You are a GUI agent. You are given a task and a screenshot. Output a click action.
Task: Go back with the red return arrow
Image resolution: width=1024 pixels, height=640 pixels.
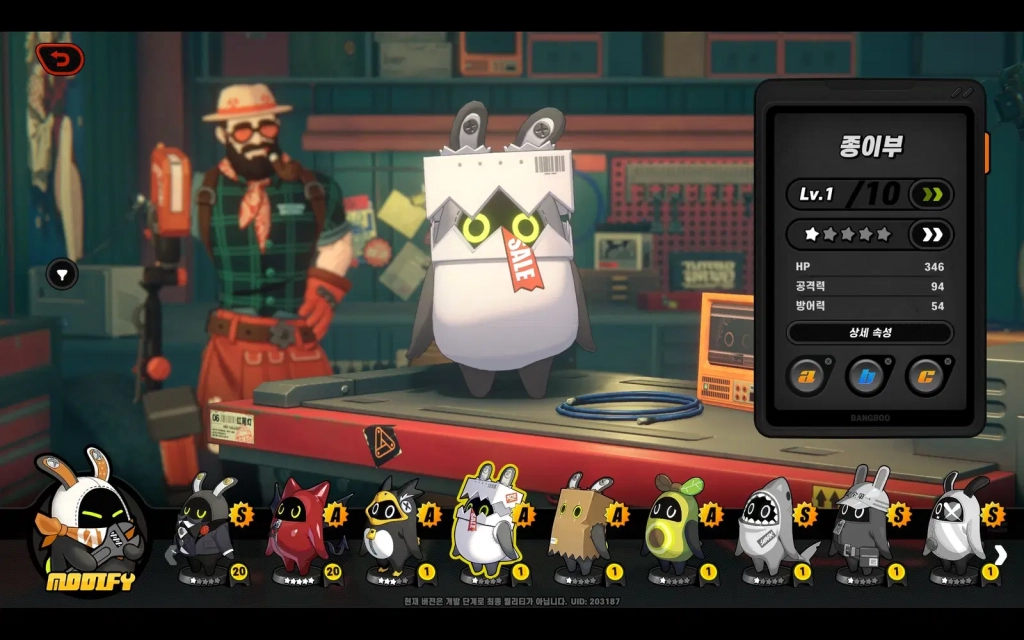pos(59,60)
